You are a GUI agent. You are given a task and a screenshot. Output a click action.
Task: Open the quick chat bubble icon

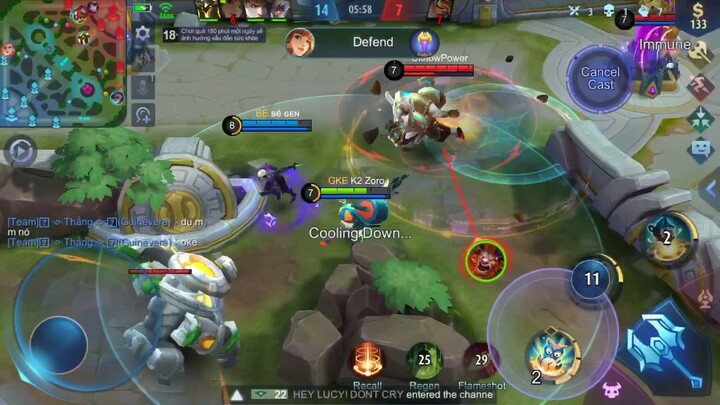700,150
